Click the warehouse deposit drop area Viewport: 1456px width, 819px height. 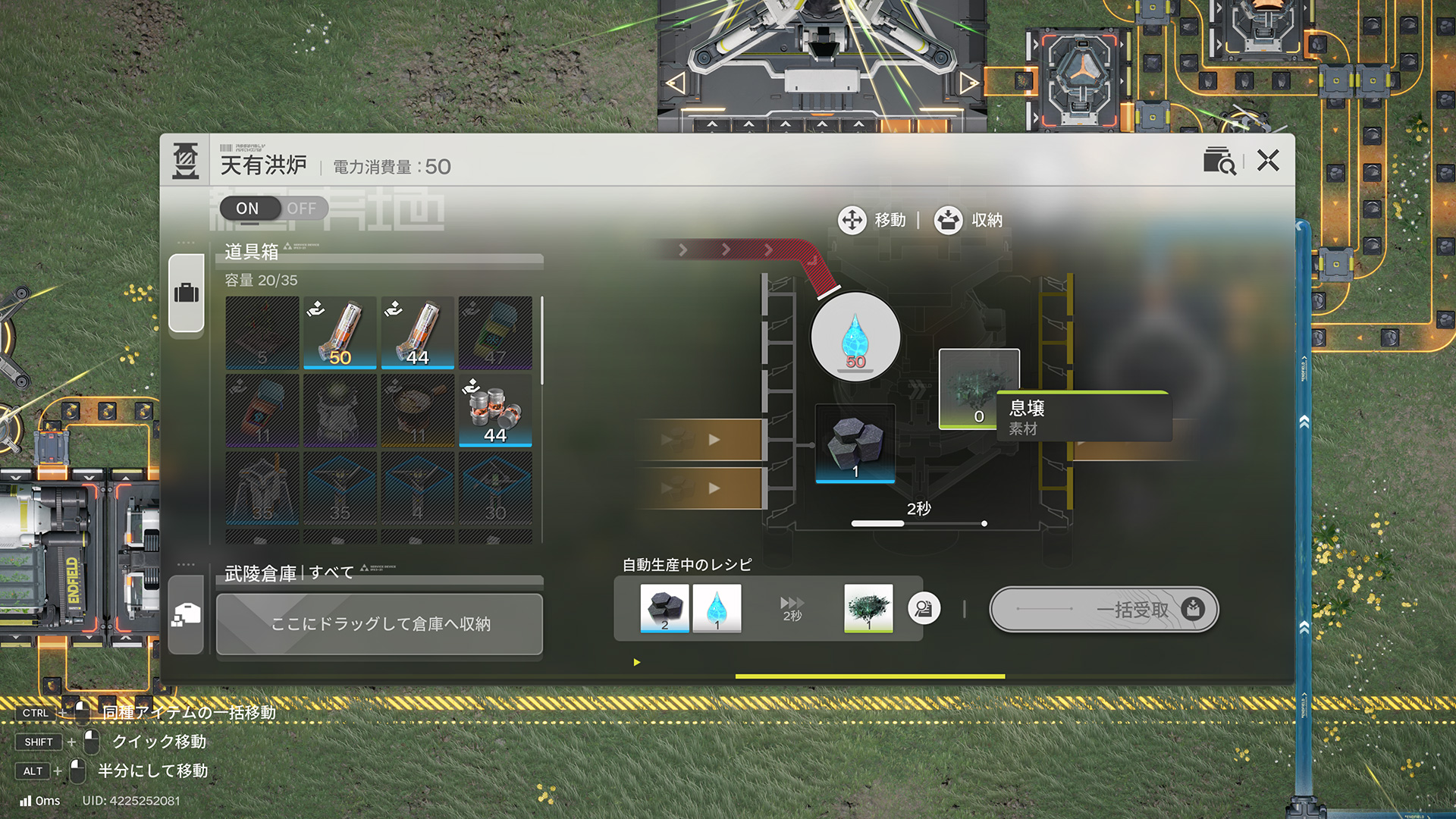[379, 623]
